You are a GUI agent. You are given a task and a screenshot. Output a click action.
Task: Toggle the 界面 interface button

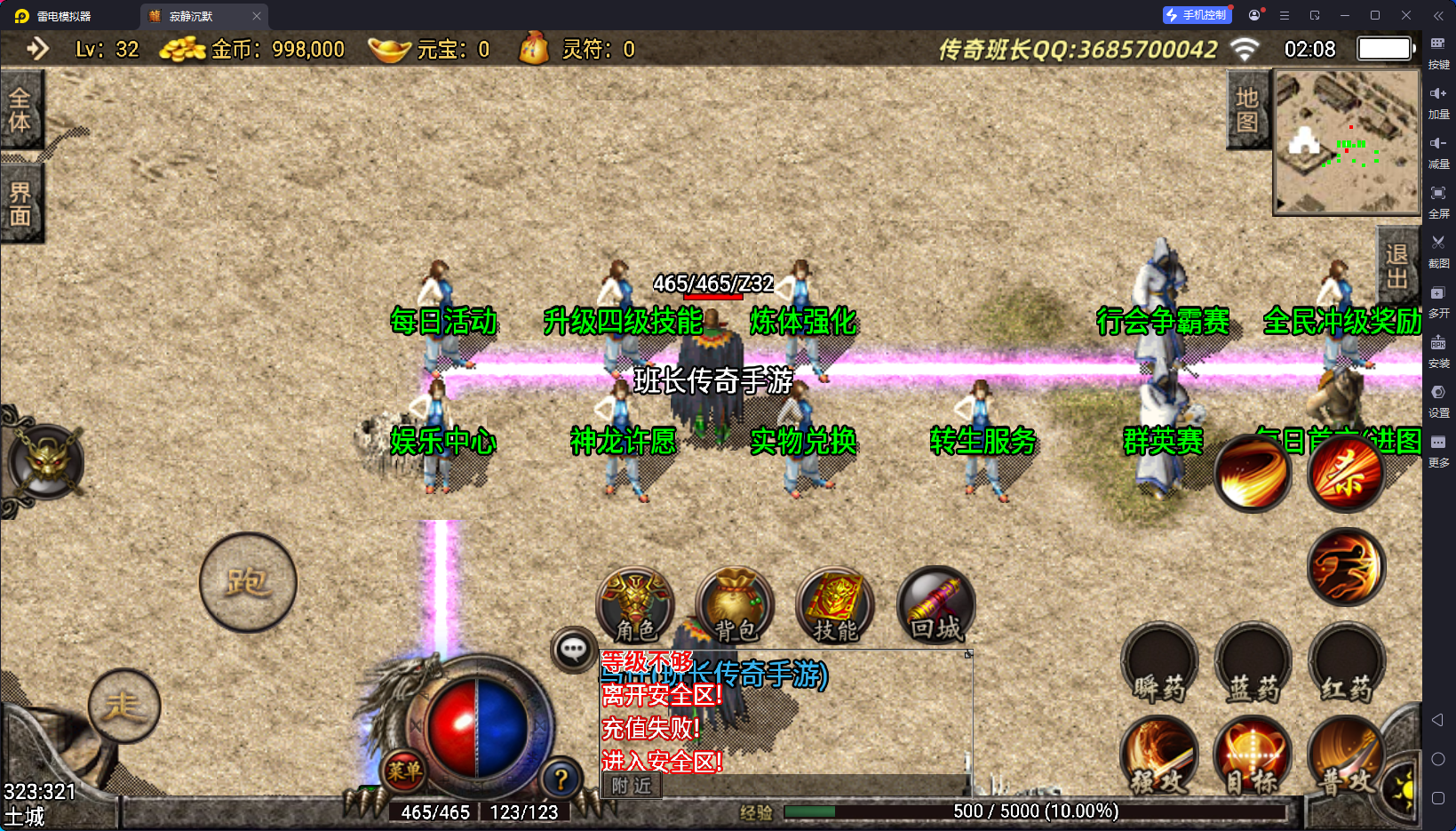pos(20,204)
